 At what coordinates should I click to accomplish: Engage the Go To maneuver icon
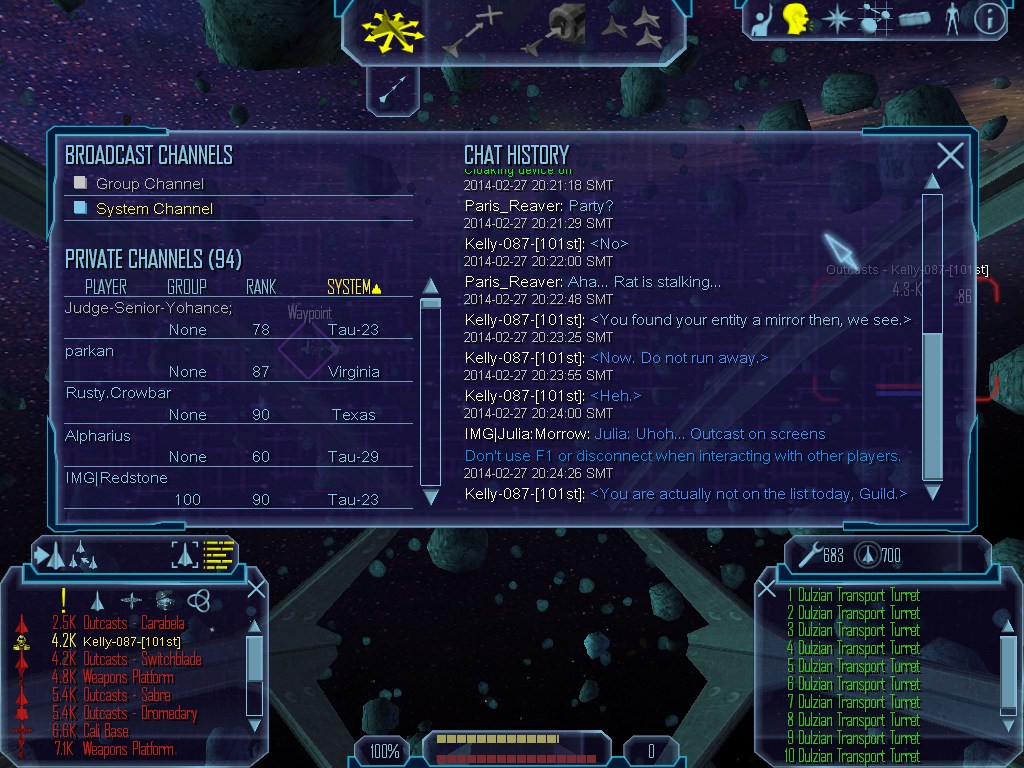point(471,30)
